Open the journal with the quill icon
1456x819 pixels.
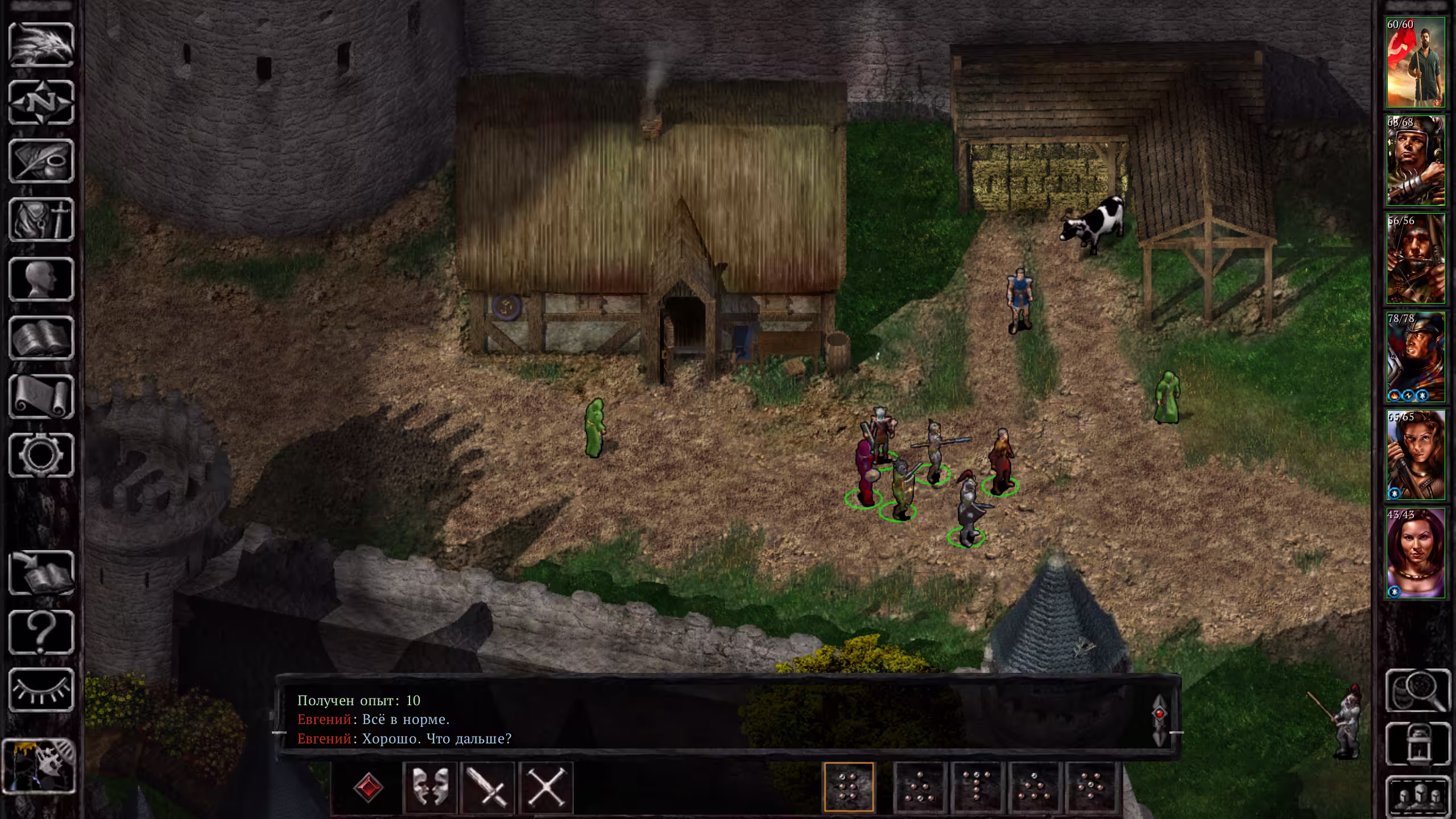point(42,162)
